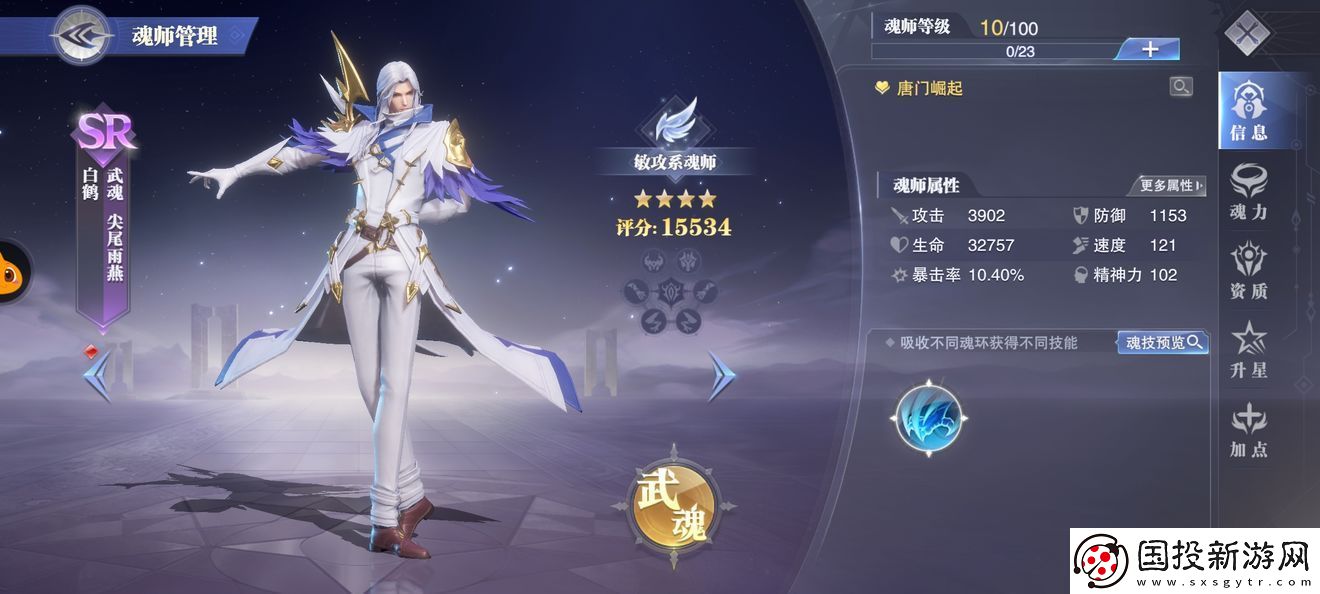
Task: Click the plus button beside the experience bar
Action: 1149,49
